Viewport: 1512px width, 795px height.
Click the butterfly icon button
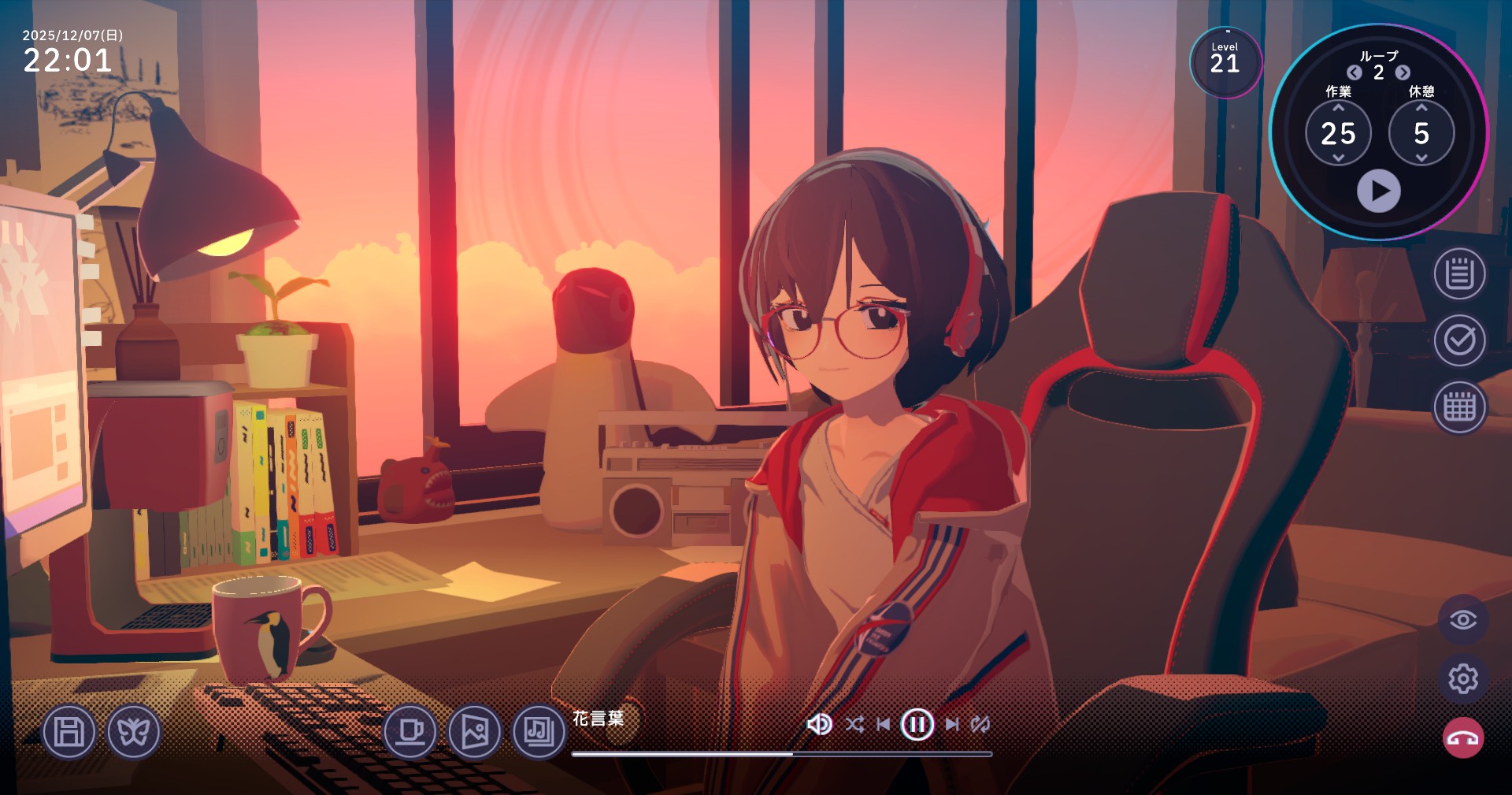[x=133, y=732]
